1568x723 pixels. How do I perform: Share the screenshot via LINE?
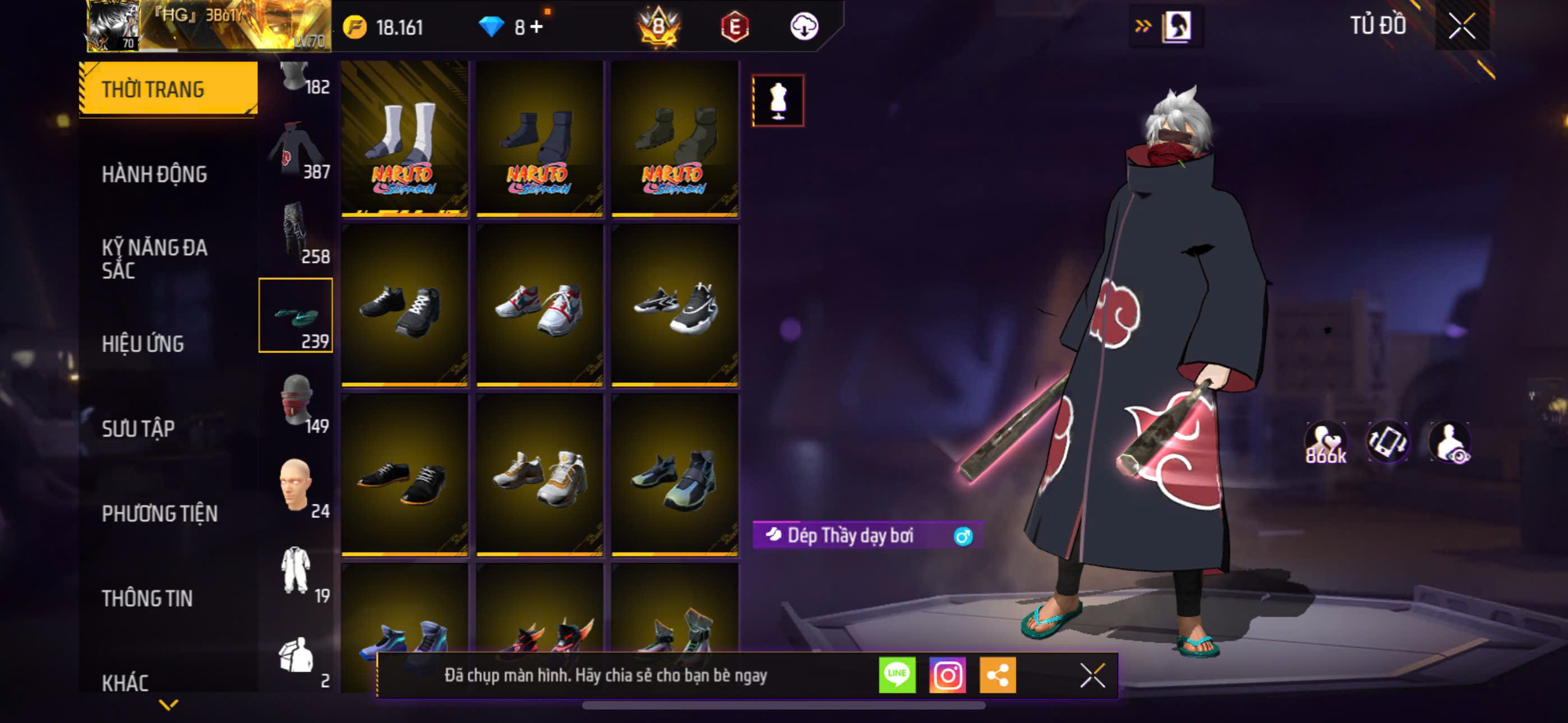897,675
